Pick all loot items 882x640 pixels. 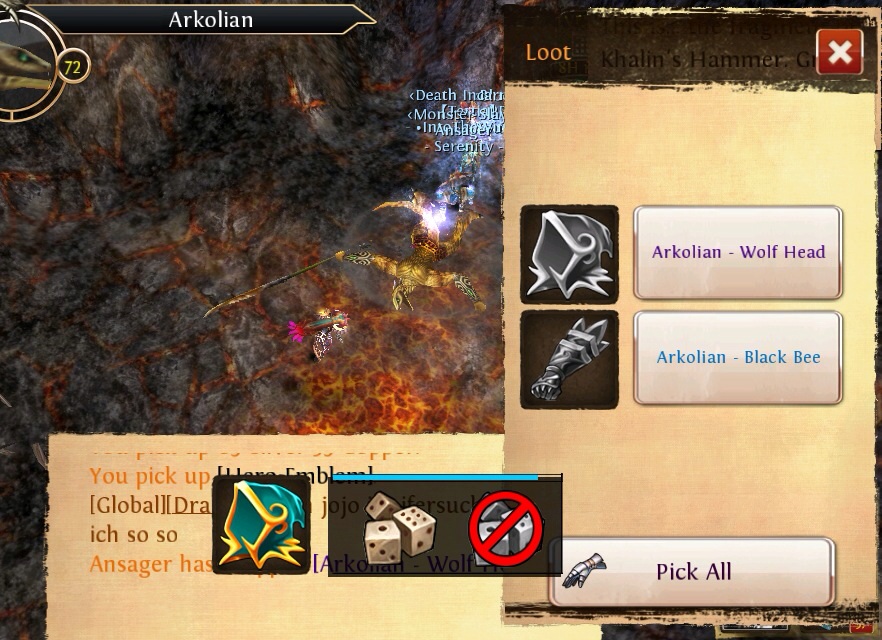[692, 572]
